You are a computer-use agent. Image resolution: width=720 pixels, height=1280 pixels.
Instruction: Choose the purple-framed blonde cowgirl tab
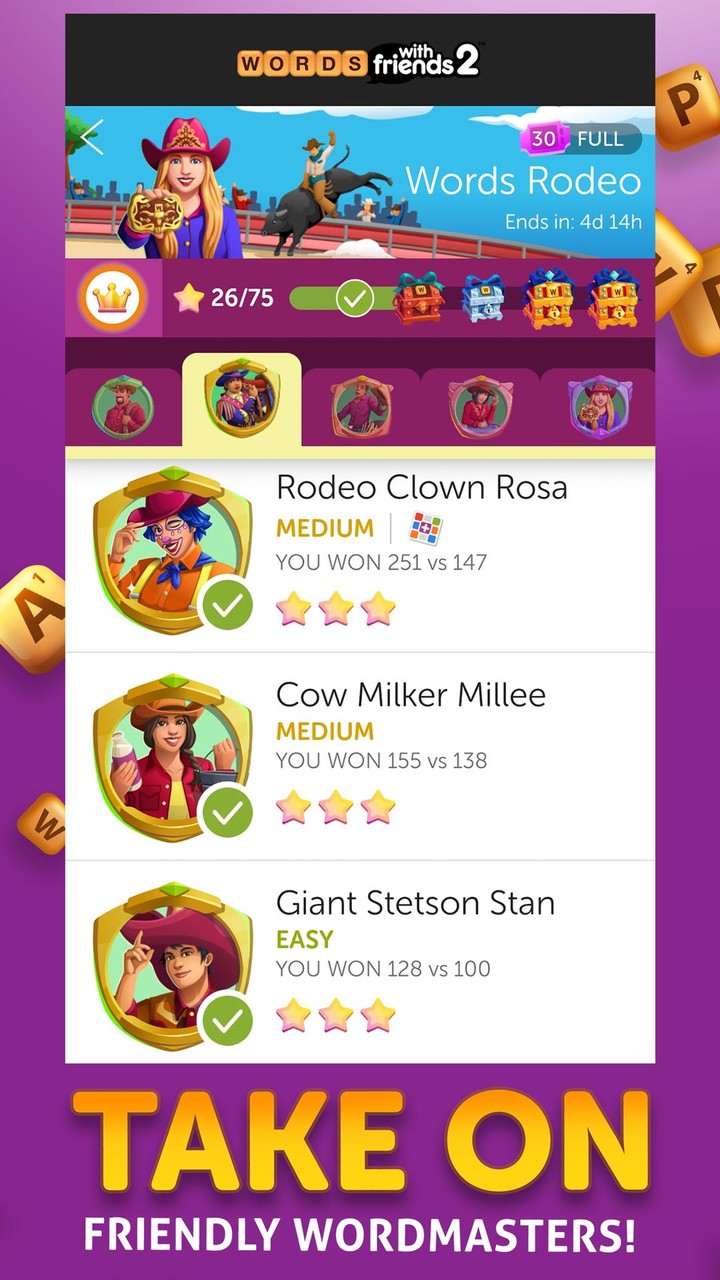pyautogui.click(x=598, y=406)
